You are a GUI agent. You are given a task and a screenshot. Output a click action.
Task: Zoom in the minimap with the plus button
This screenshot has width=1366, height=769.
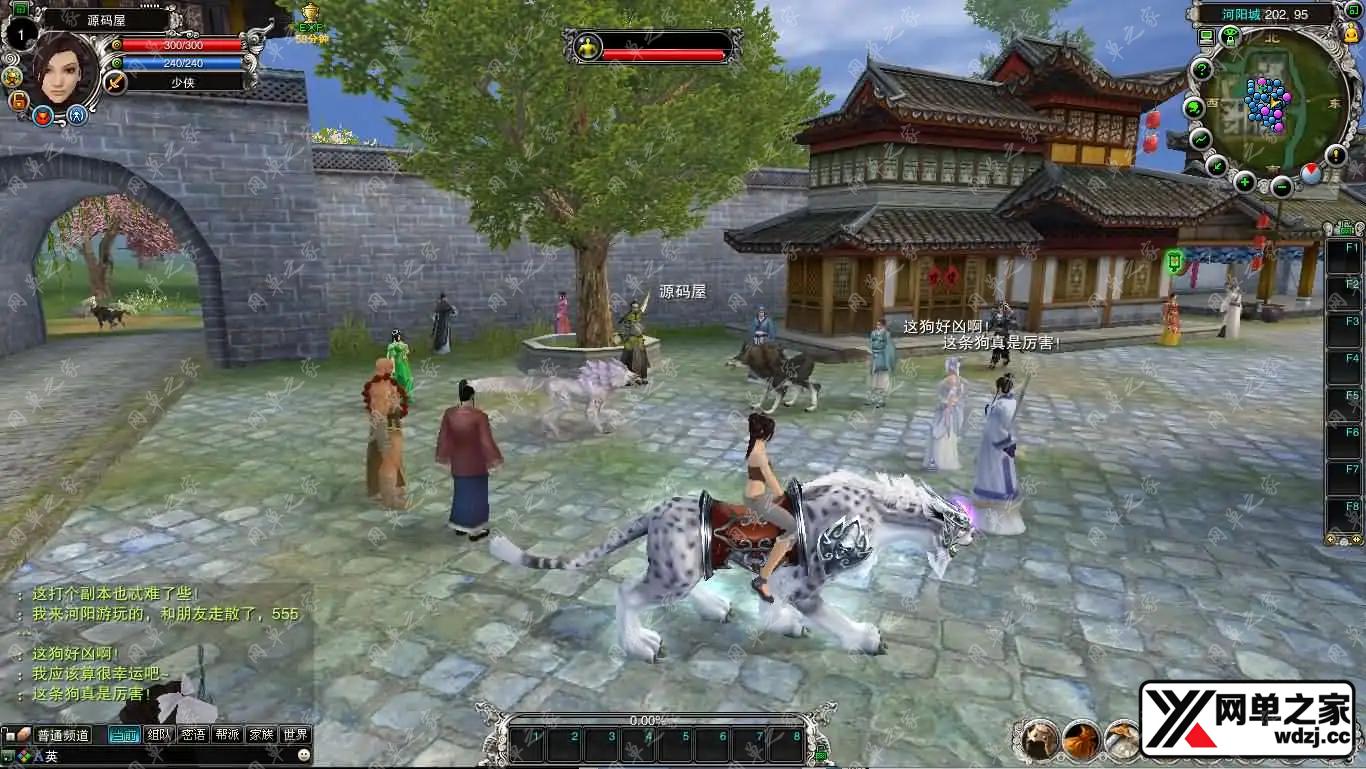pyautogui.click(x=1245, y=182)
